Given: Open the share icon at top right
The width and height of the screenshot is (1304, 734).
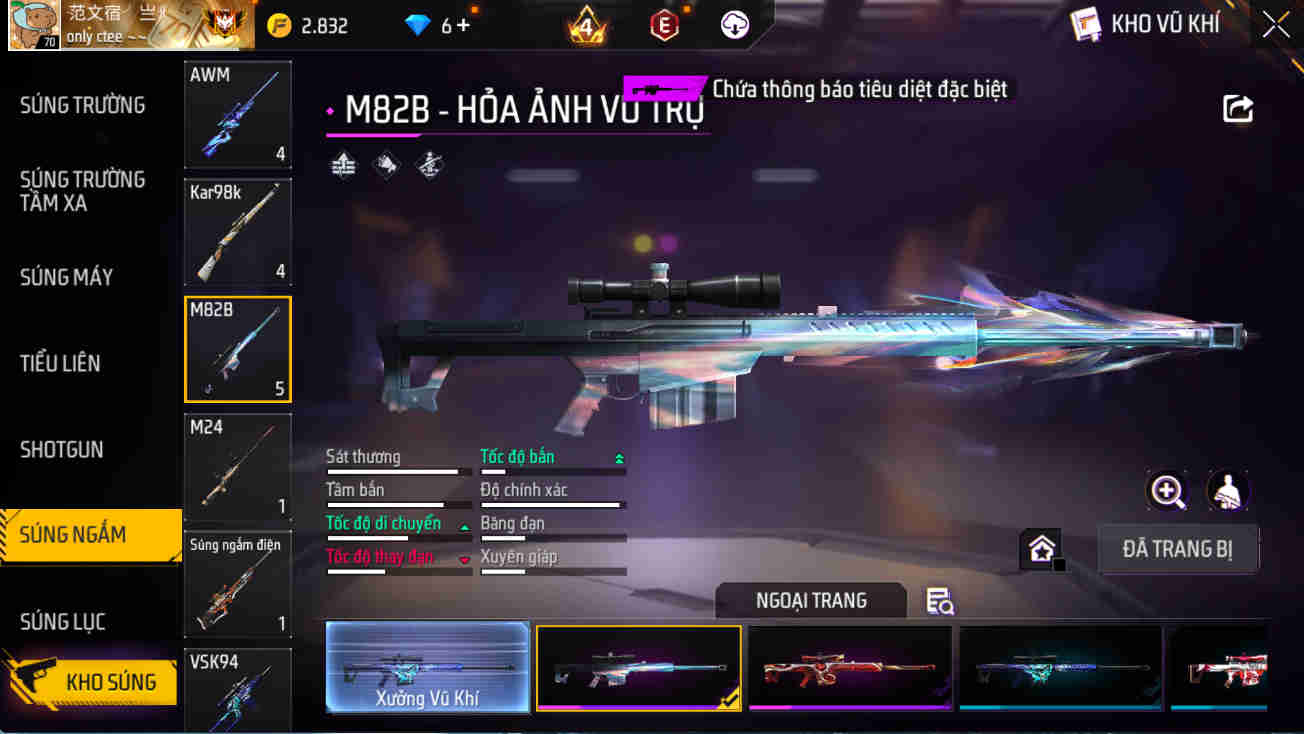Looking at the screenshot, I should 1238,110.
